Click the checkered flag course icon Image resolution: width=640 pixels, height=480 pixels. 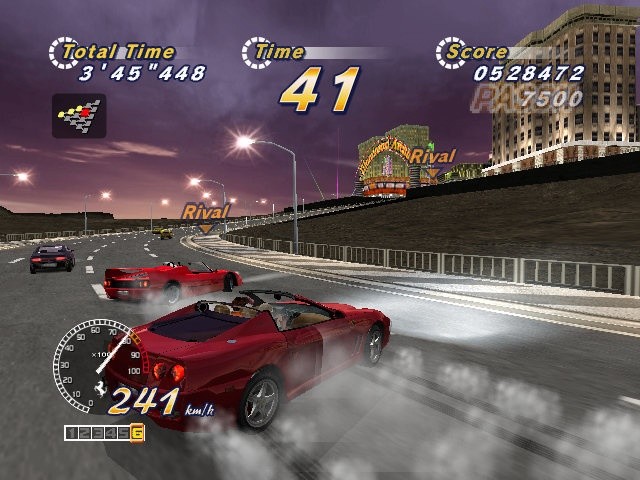click(x=79, y=115)
